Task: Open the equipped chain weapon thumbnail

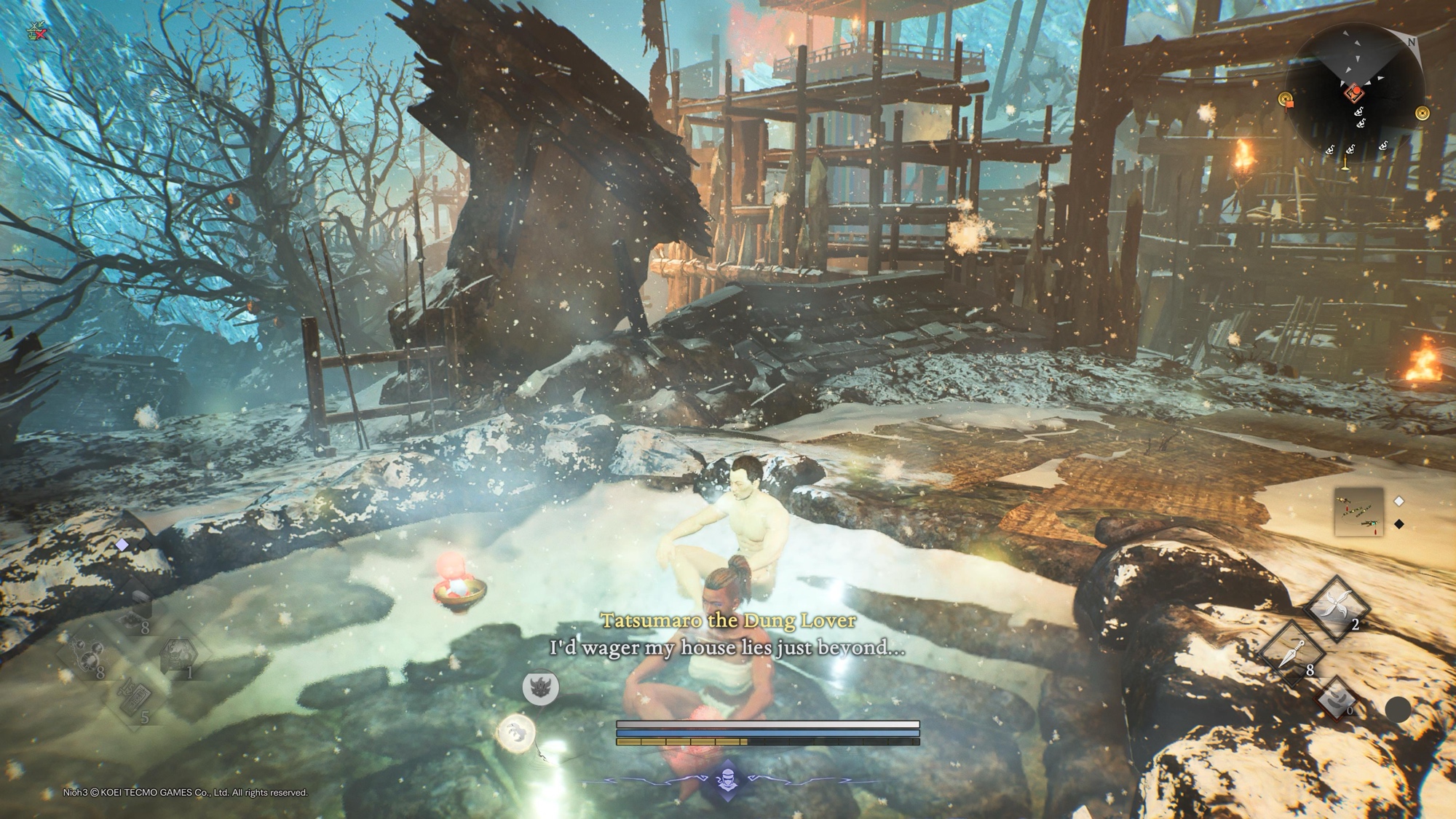Action: (x=1358, y=511)
